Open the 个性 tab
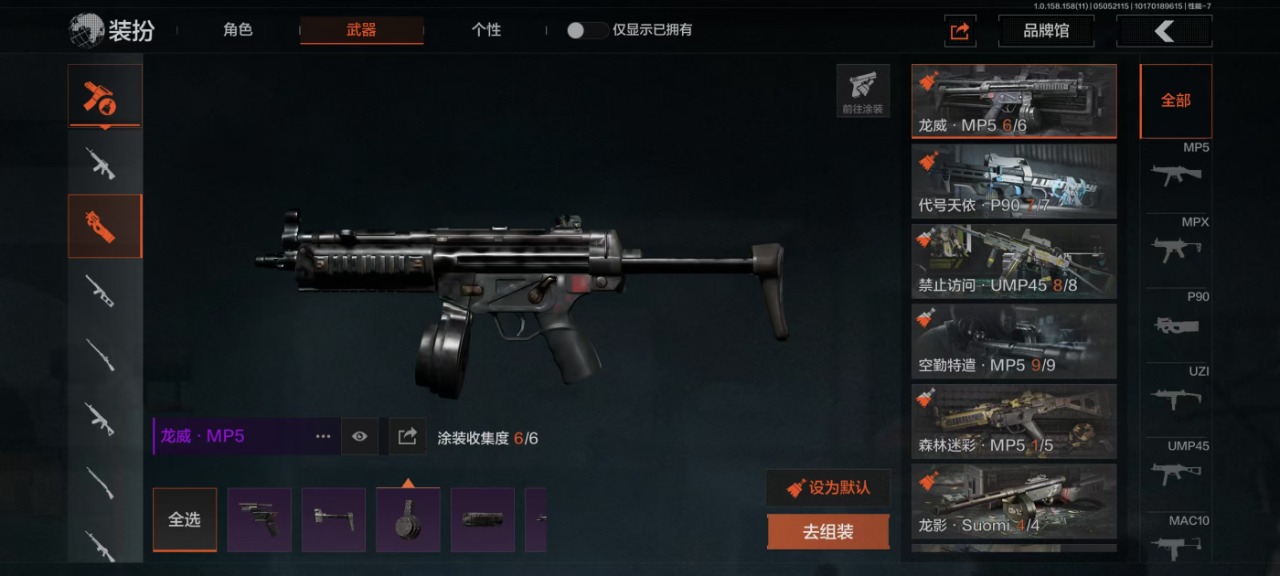The image size is (1280, 576). [486, 30]
